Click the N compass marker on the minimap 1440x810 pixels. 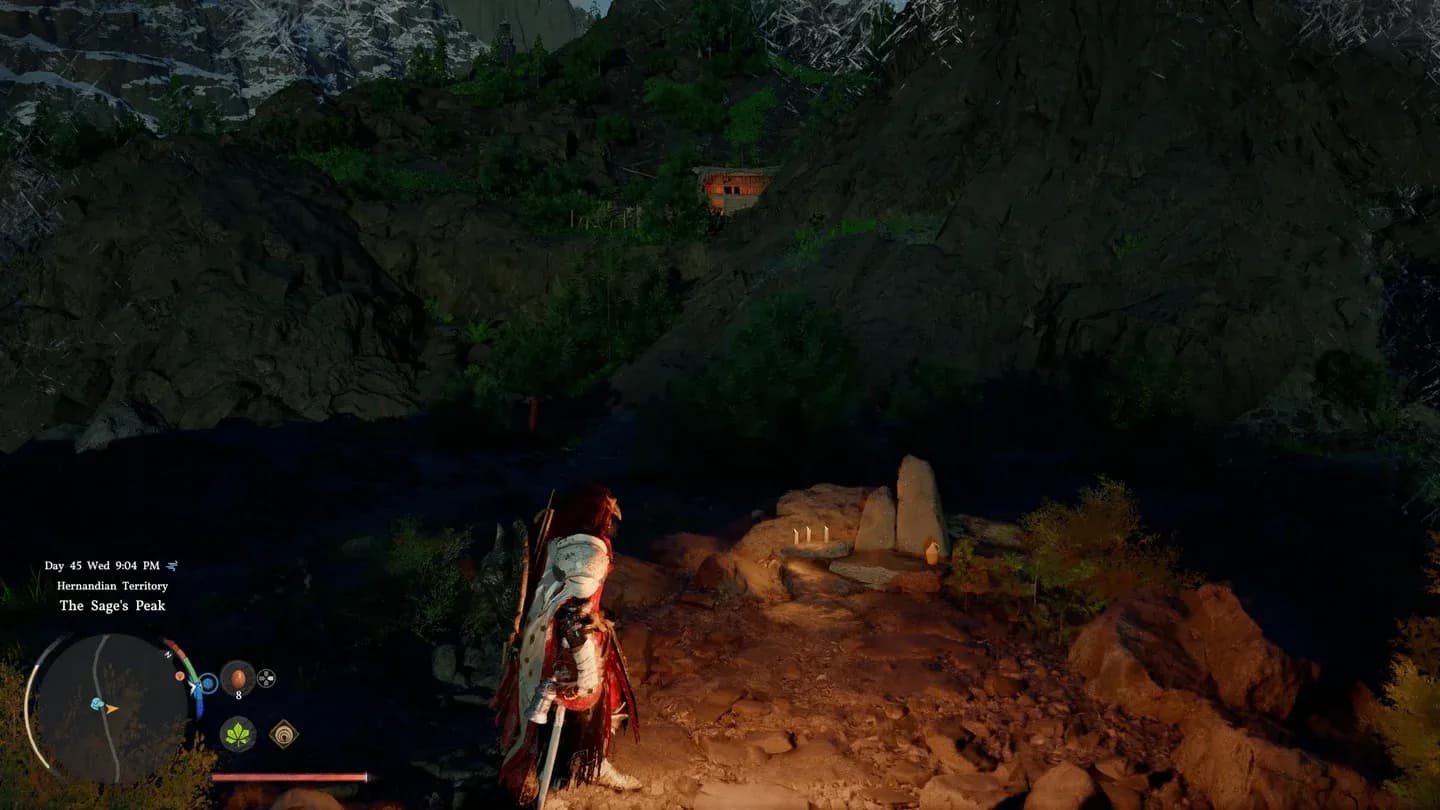[x=168, y=654]
